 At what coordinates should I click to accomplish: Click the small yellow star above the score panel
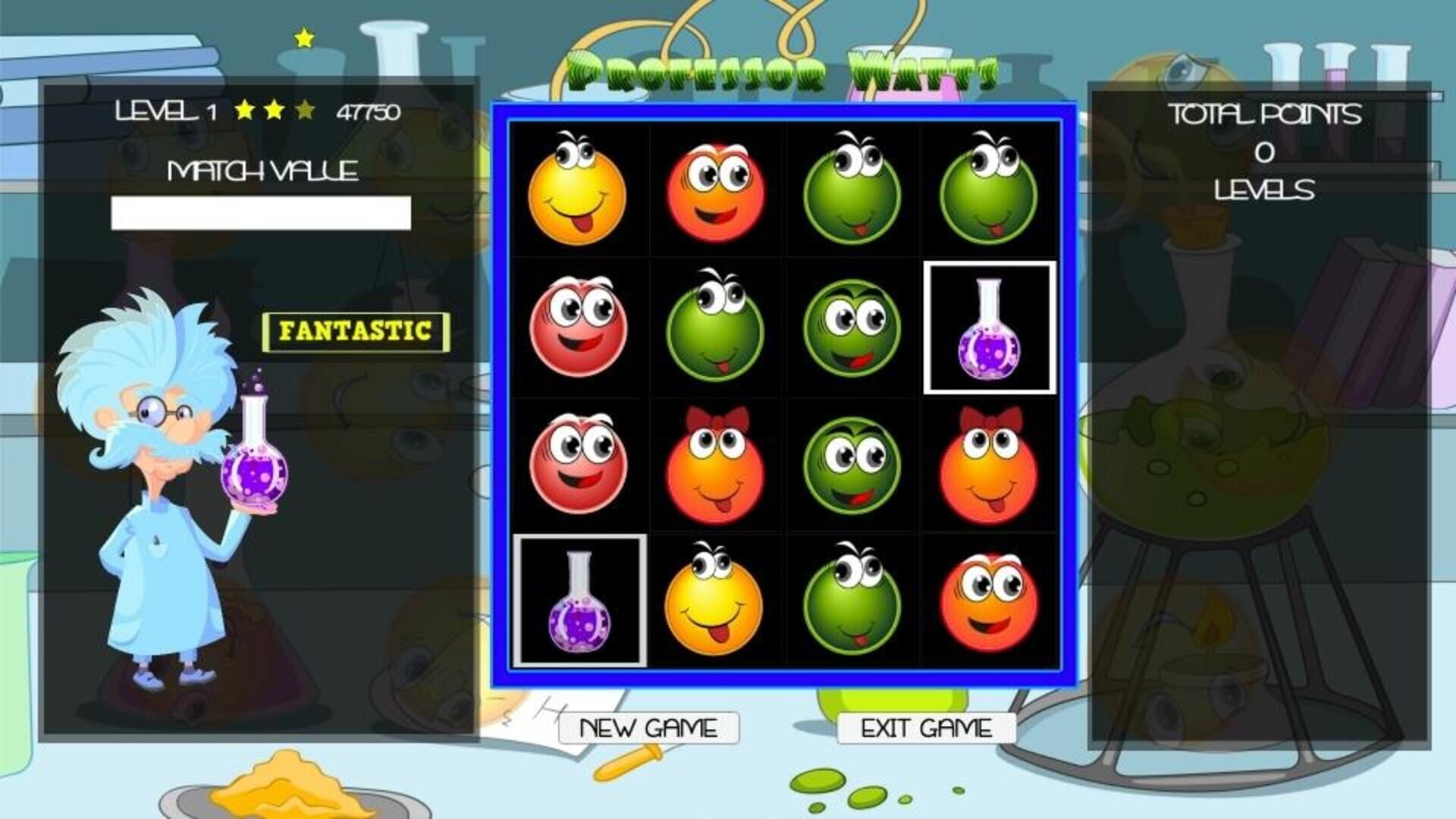pyautogui.click(x=303, y=36)
